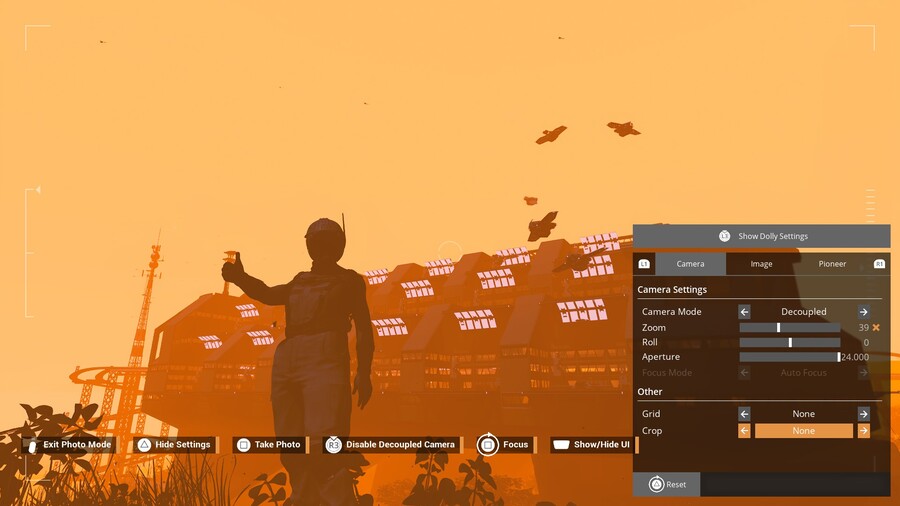
Task: Click Camera Mode left arrow
Action: 744,312
